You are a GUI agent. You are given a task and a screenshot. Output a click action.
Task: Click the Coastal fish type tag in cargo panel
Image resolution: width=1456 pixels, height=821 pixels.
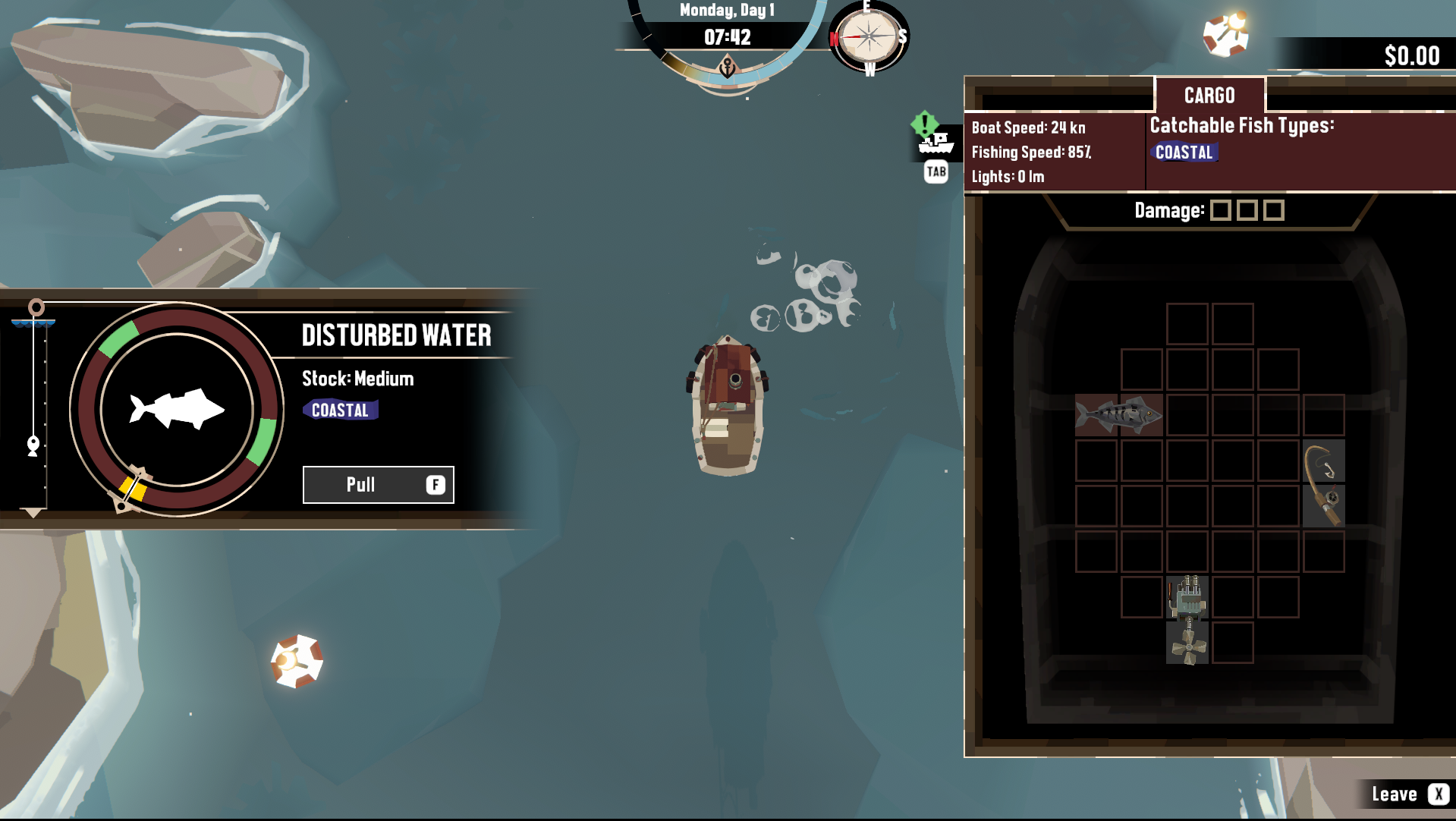(x=1184, y=153)
